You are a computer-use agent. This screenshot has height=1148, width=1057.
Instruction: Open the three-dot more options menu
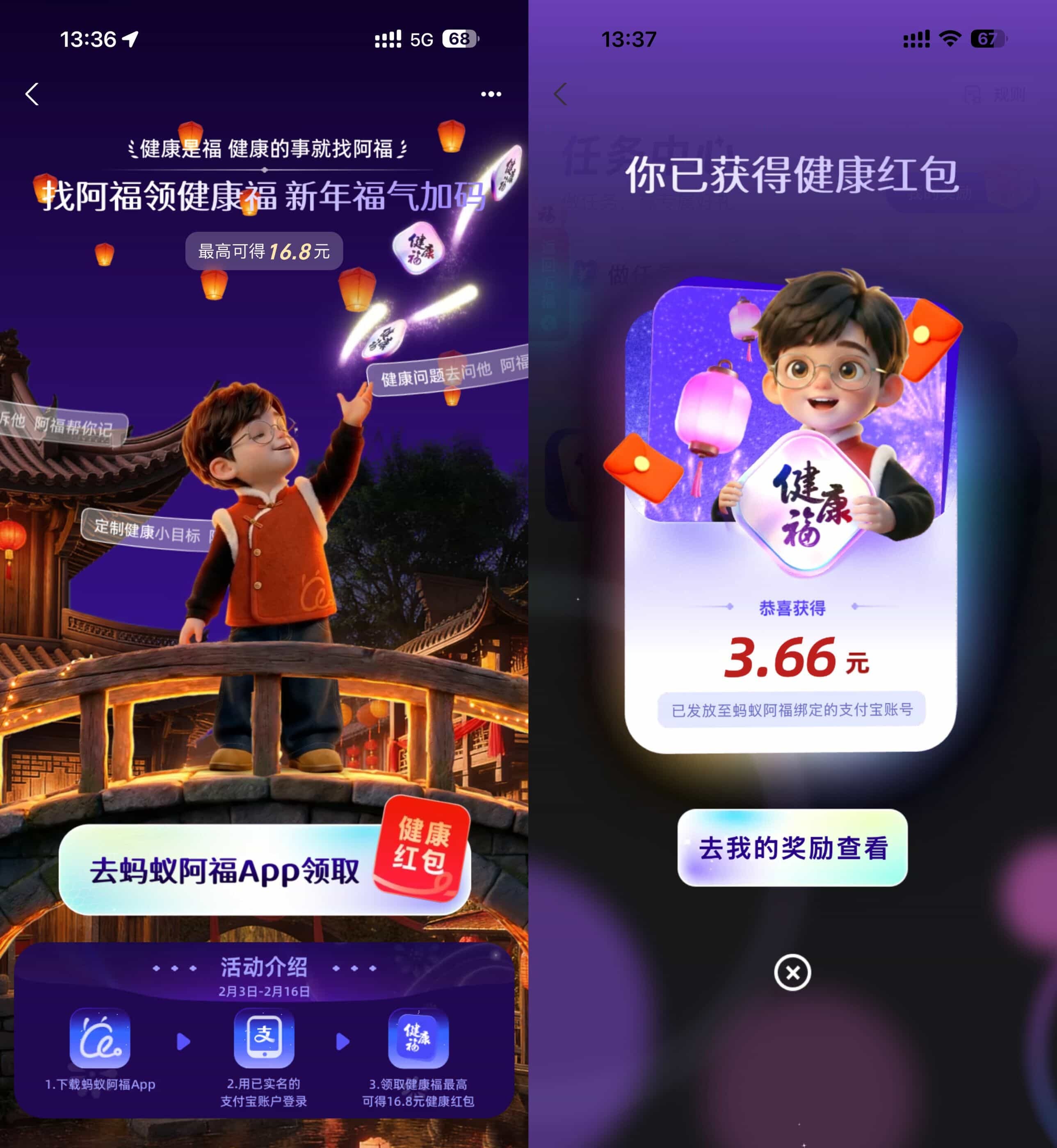491,93
